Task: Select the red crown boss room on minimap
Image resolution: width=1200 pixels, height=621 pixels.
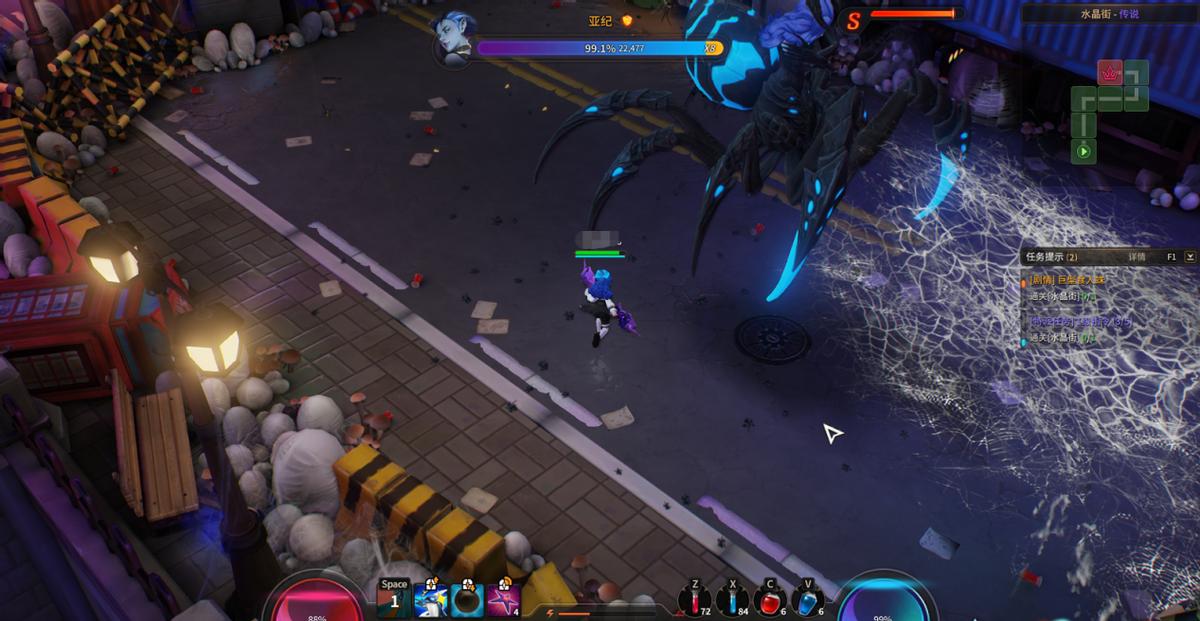Action: 1110,72
